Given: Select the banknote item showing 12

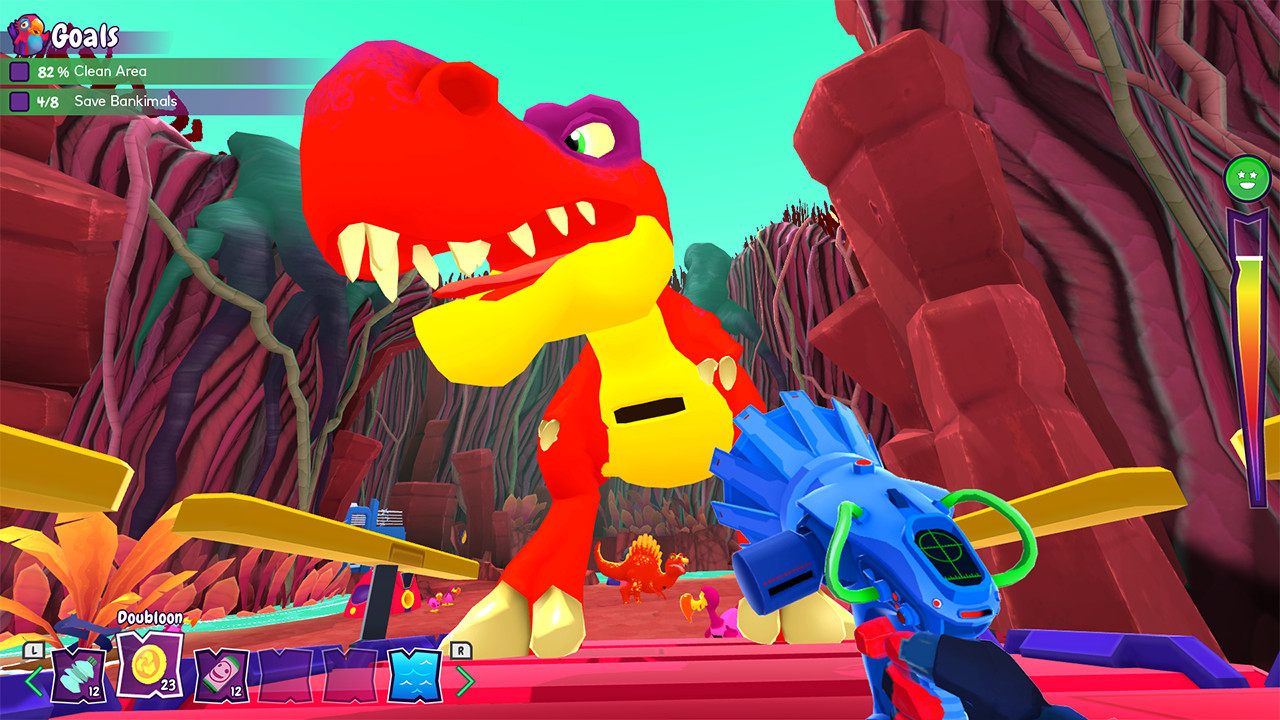Looking at the screenshot, I should coord(220,677).
